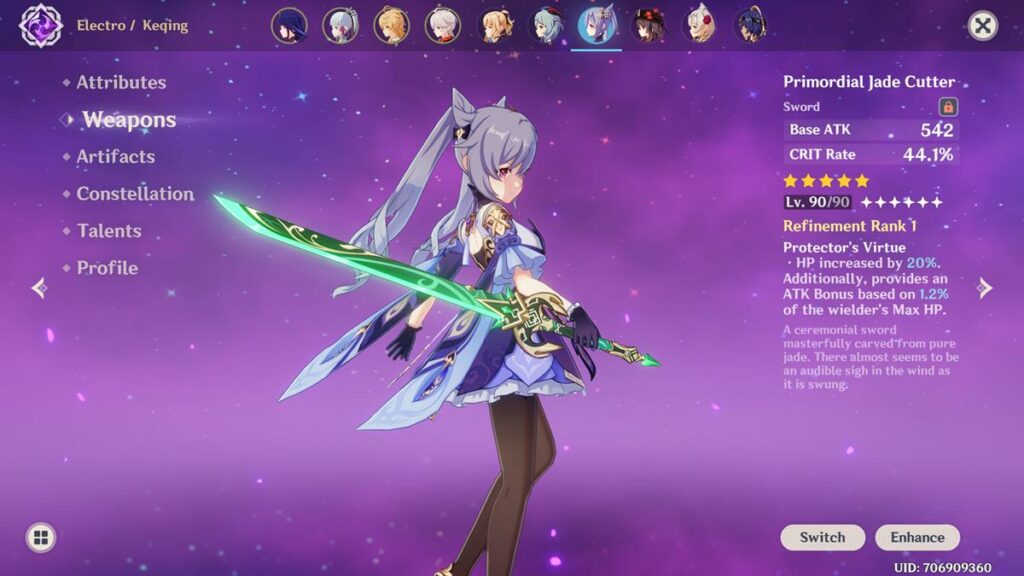Select the Weapons menu entry

pos(129,120)
